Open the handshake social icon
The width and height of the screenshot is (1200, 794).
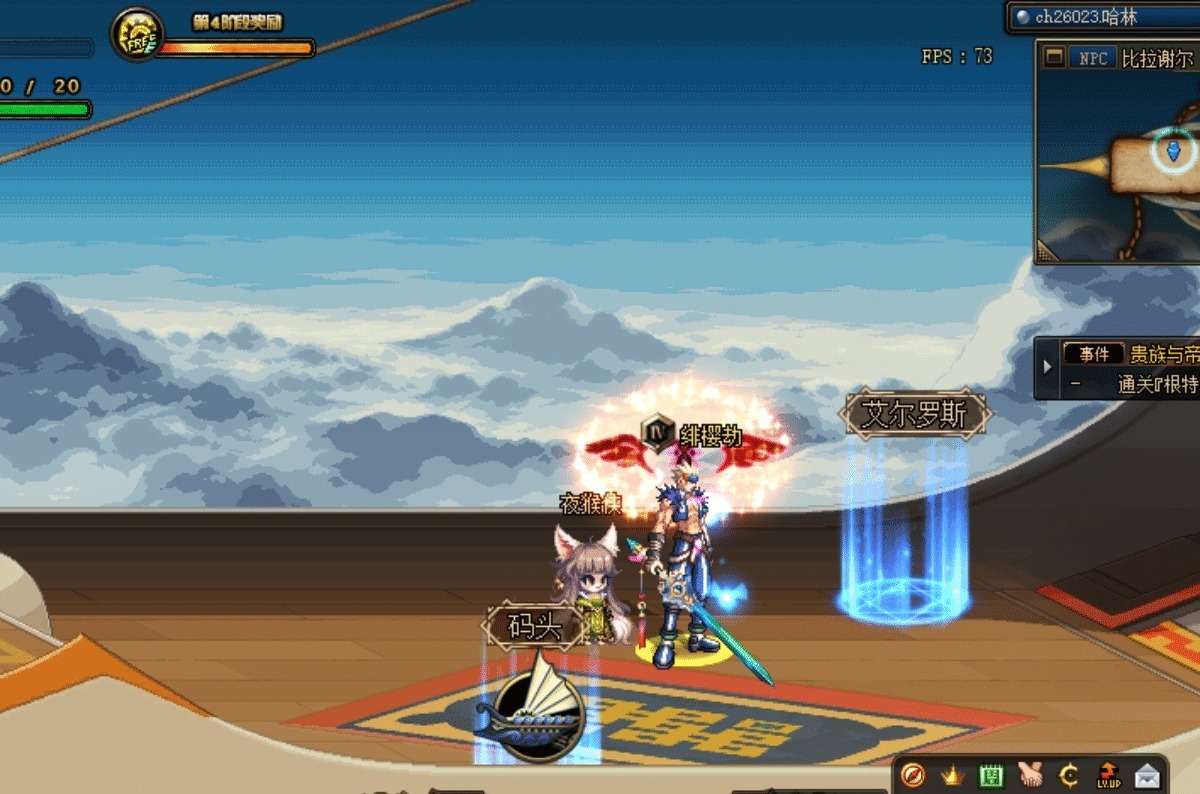[1030, 774]
